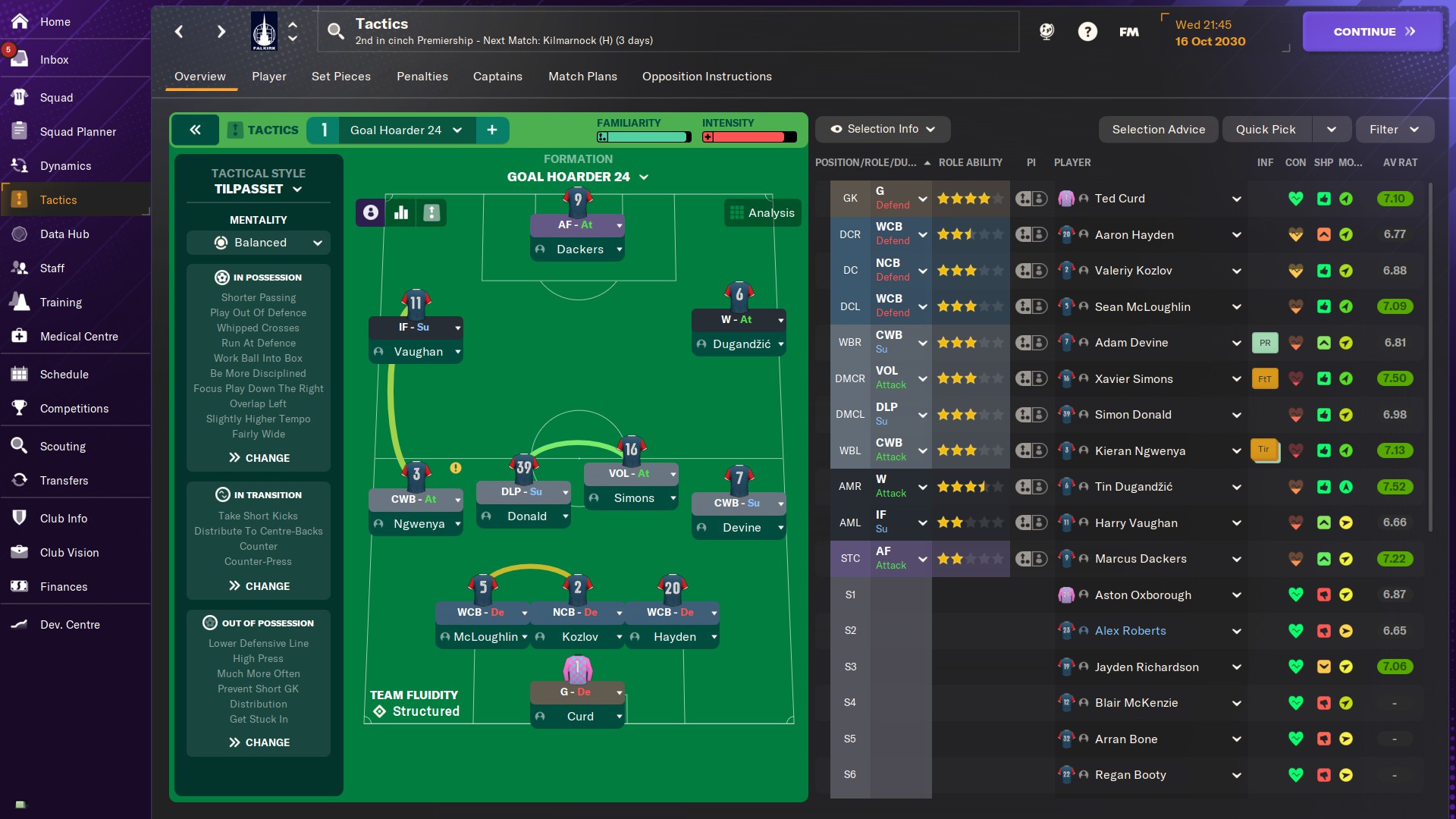Select striker Dackers on the pitch
Viewport: 1456px width, 819px height.
pyautogui.click(x=579, y=249)
